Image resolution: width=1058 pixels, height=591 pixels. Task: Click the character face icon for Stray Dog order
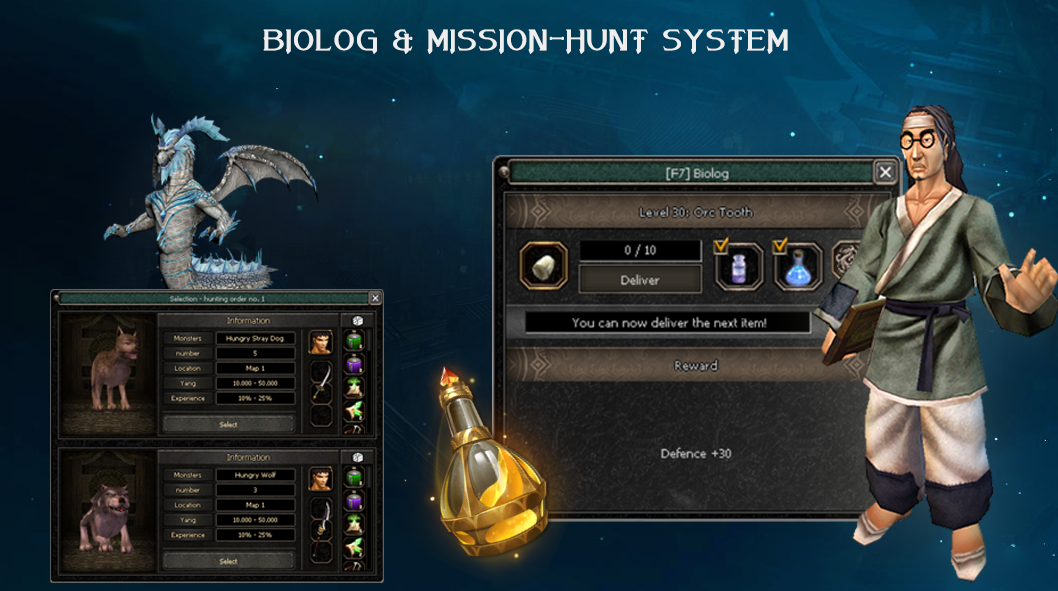(321, 342)
